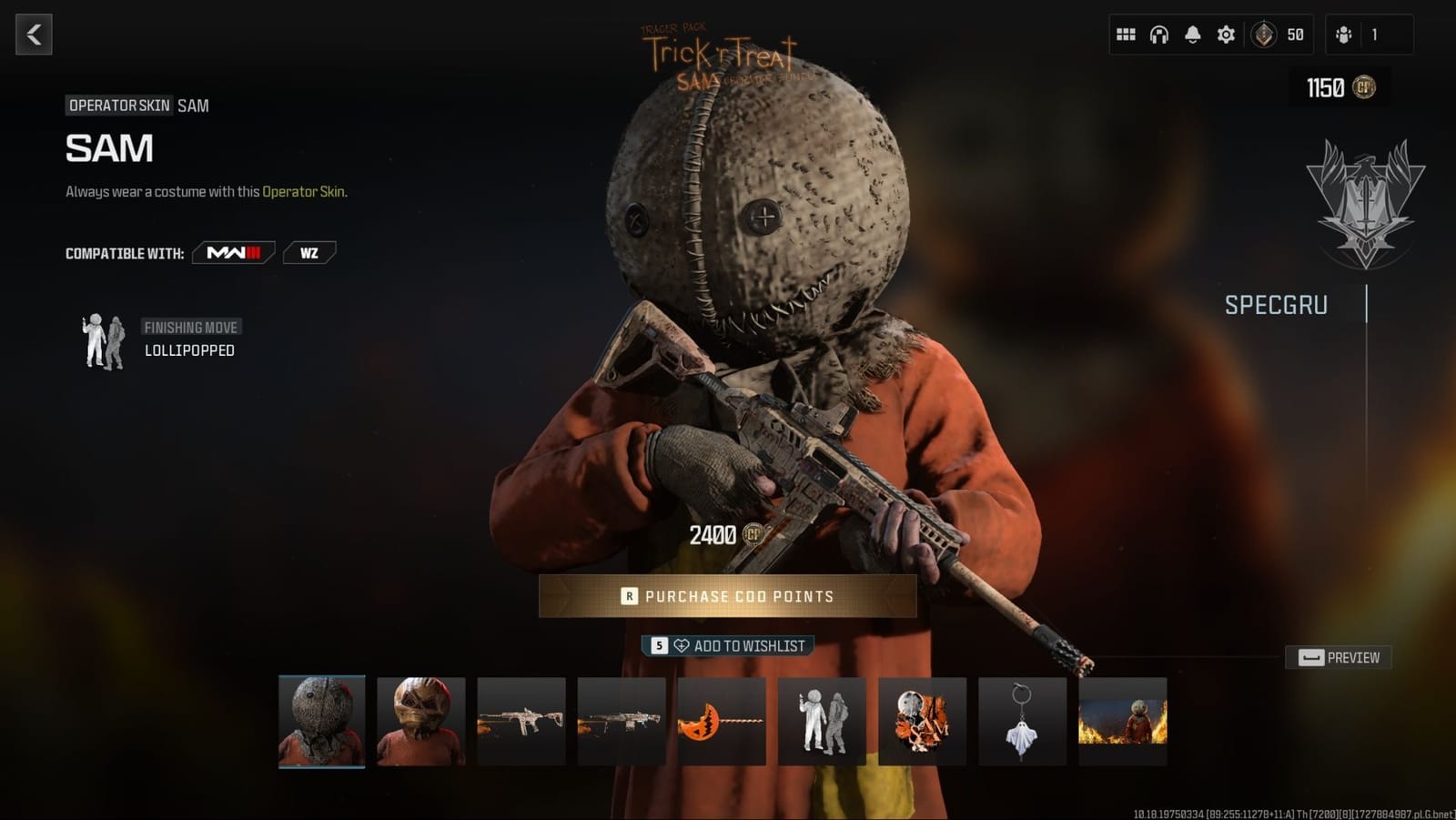Add the Sam skin to wishlist
Image resolution: width=1456 pixels, height=820 pixels.
728,644
